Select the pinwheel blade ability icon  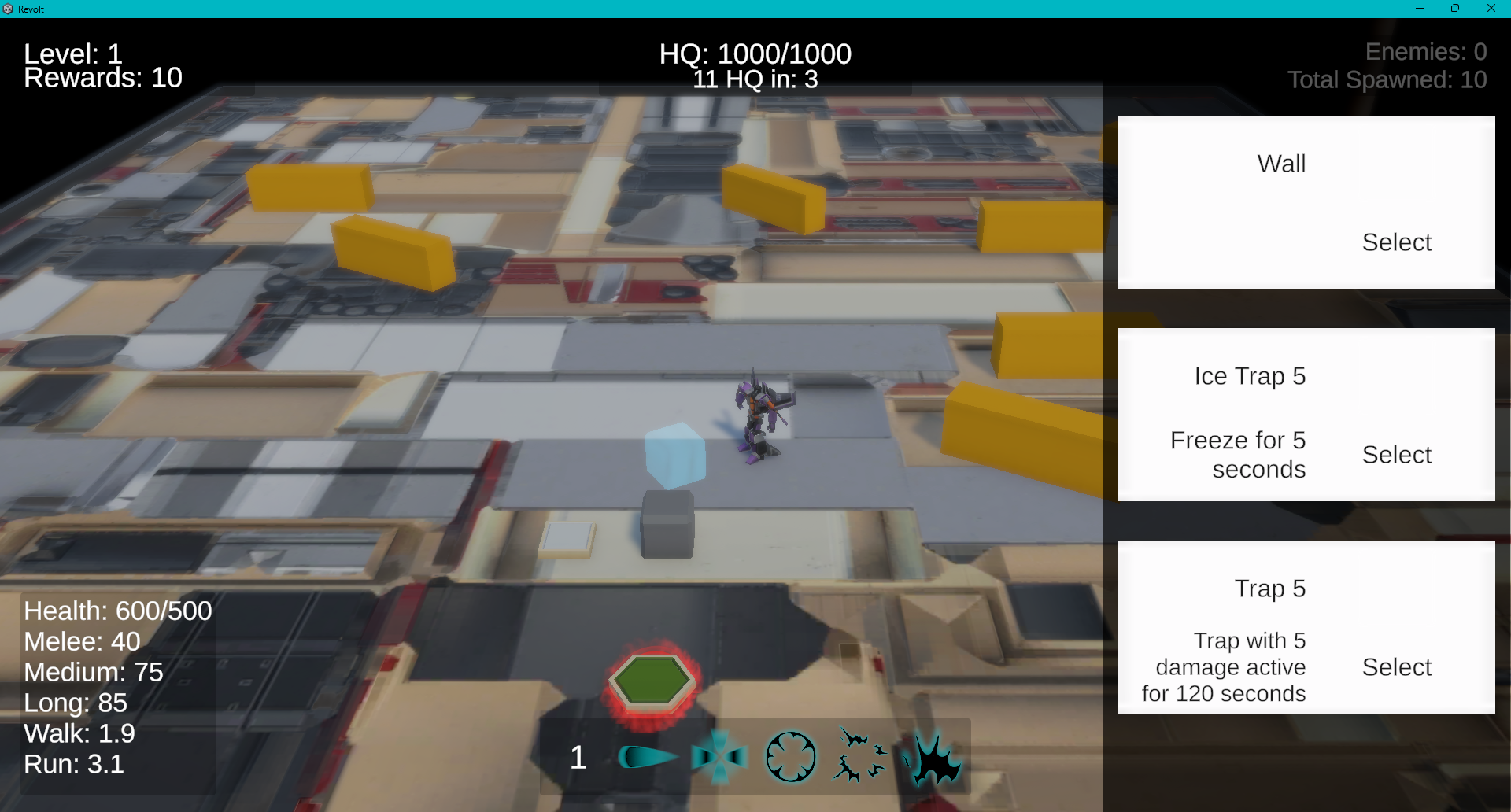click(719, 756)
